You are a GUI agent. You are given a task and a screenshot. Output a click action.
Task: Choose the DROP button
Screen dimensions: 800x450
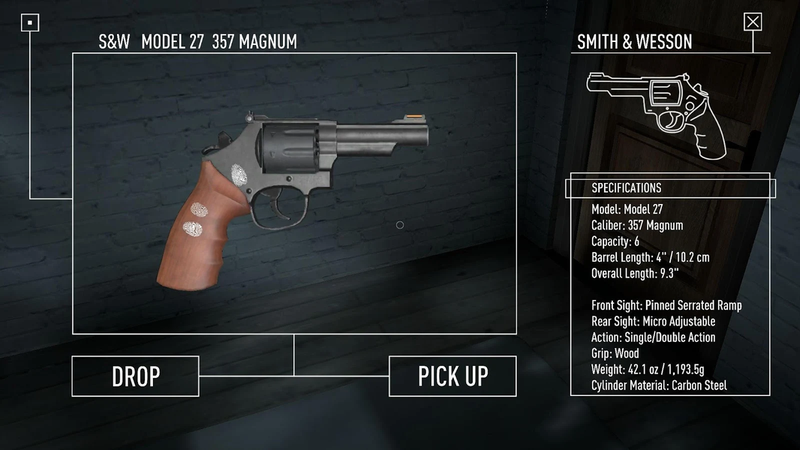pyautogui.click(x=135, y=376)
